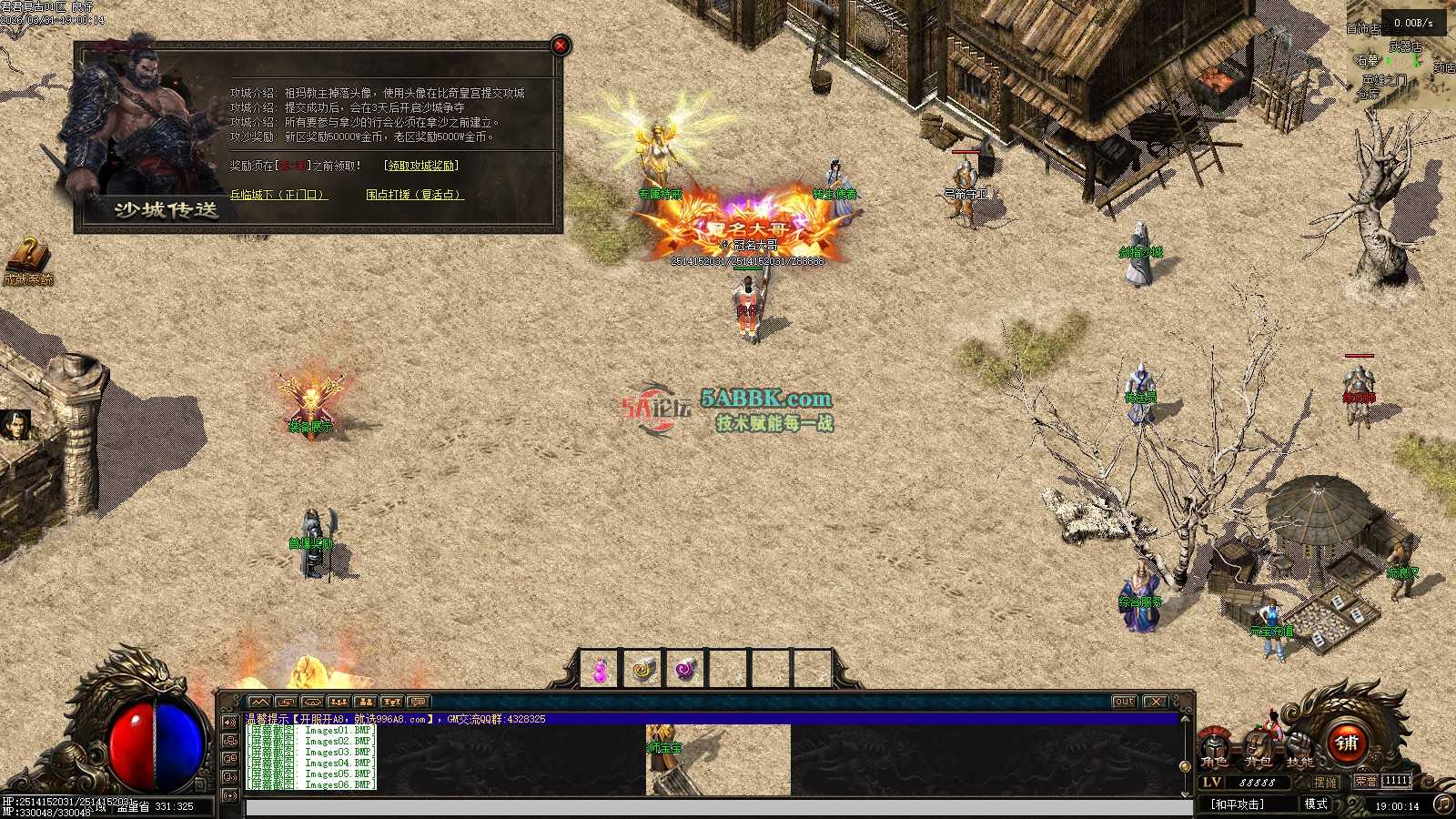Toggle the music note sound button
The image size is (1456, 819).
(1442, 804)
